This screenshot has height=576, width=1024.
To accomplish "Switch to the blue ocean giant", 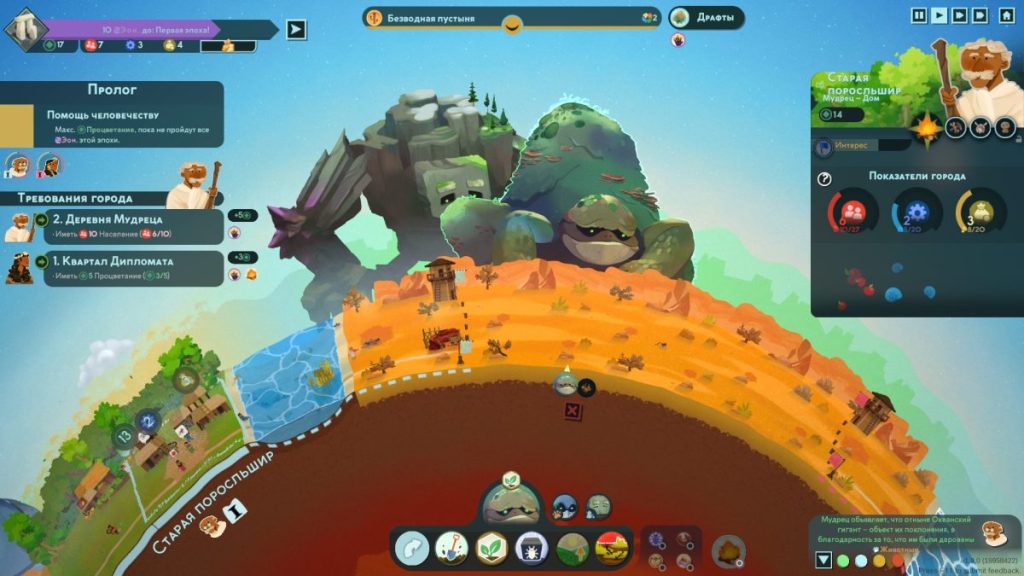I will tap(565, 506).
